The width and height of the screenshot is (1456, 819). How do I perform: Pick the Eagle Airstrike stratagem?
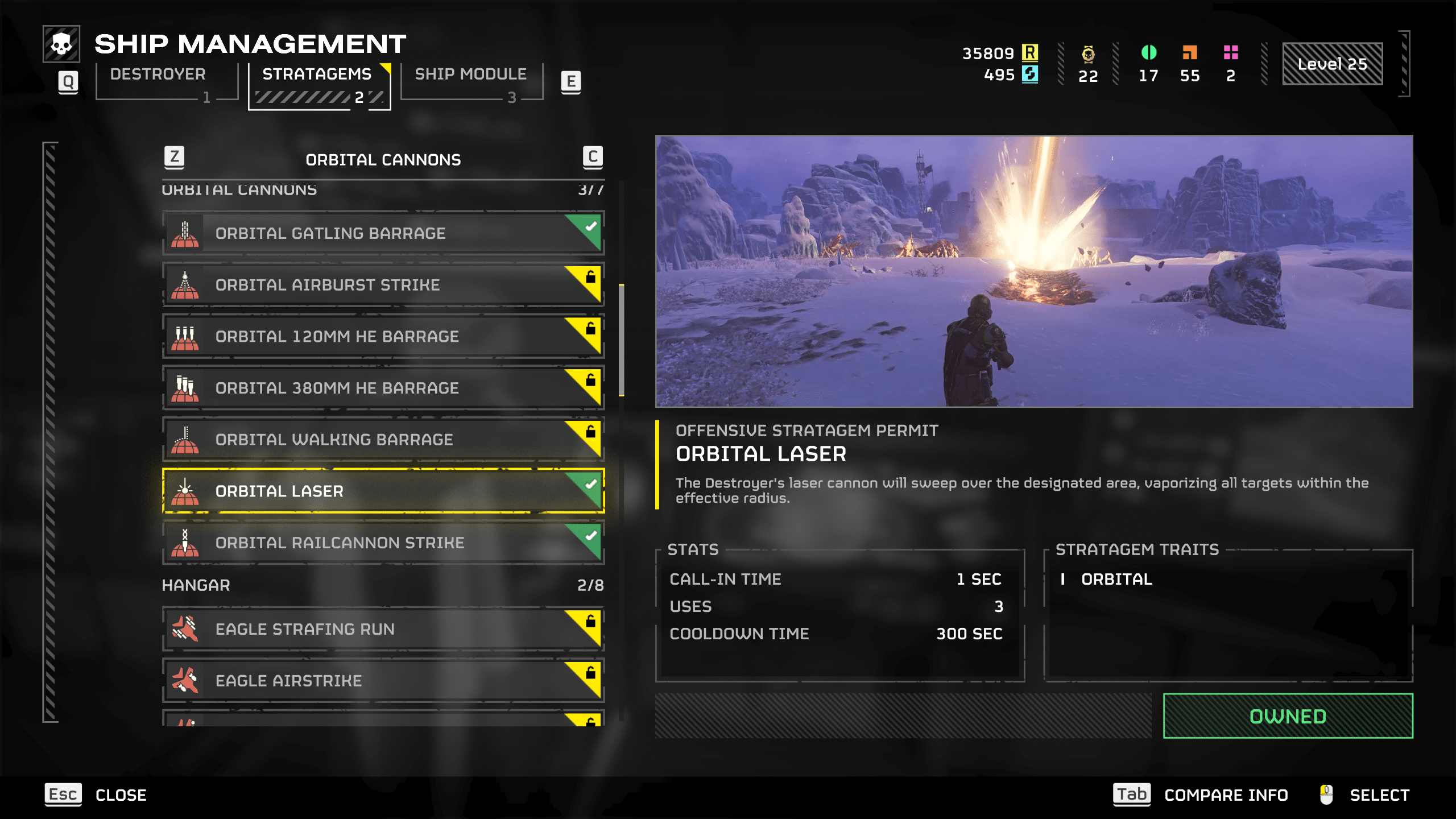point(383,681)
